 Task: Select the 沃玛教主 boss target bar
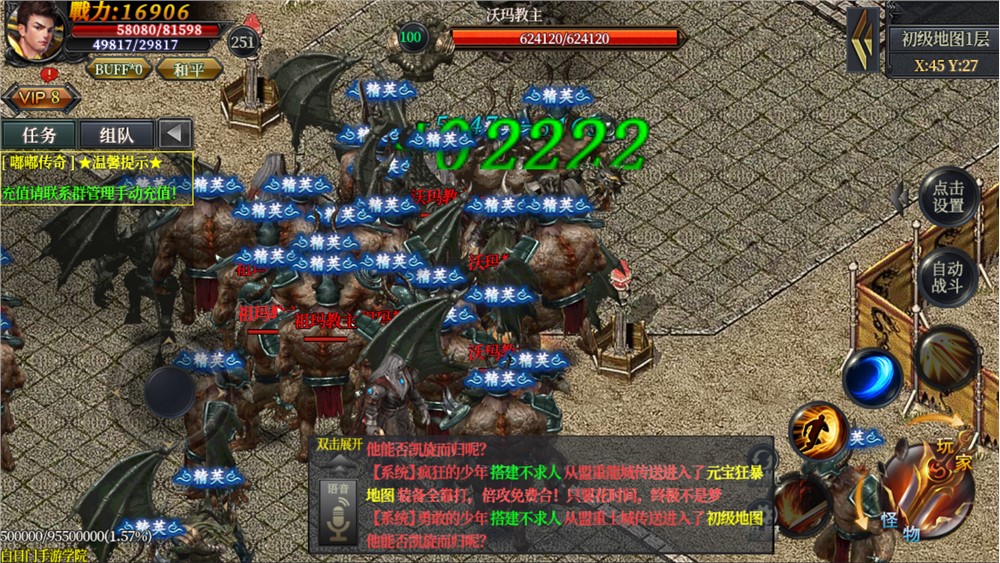(565, 39)
